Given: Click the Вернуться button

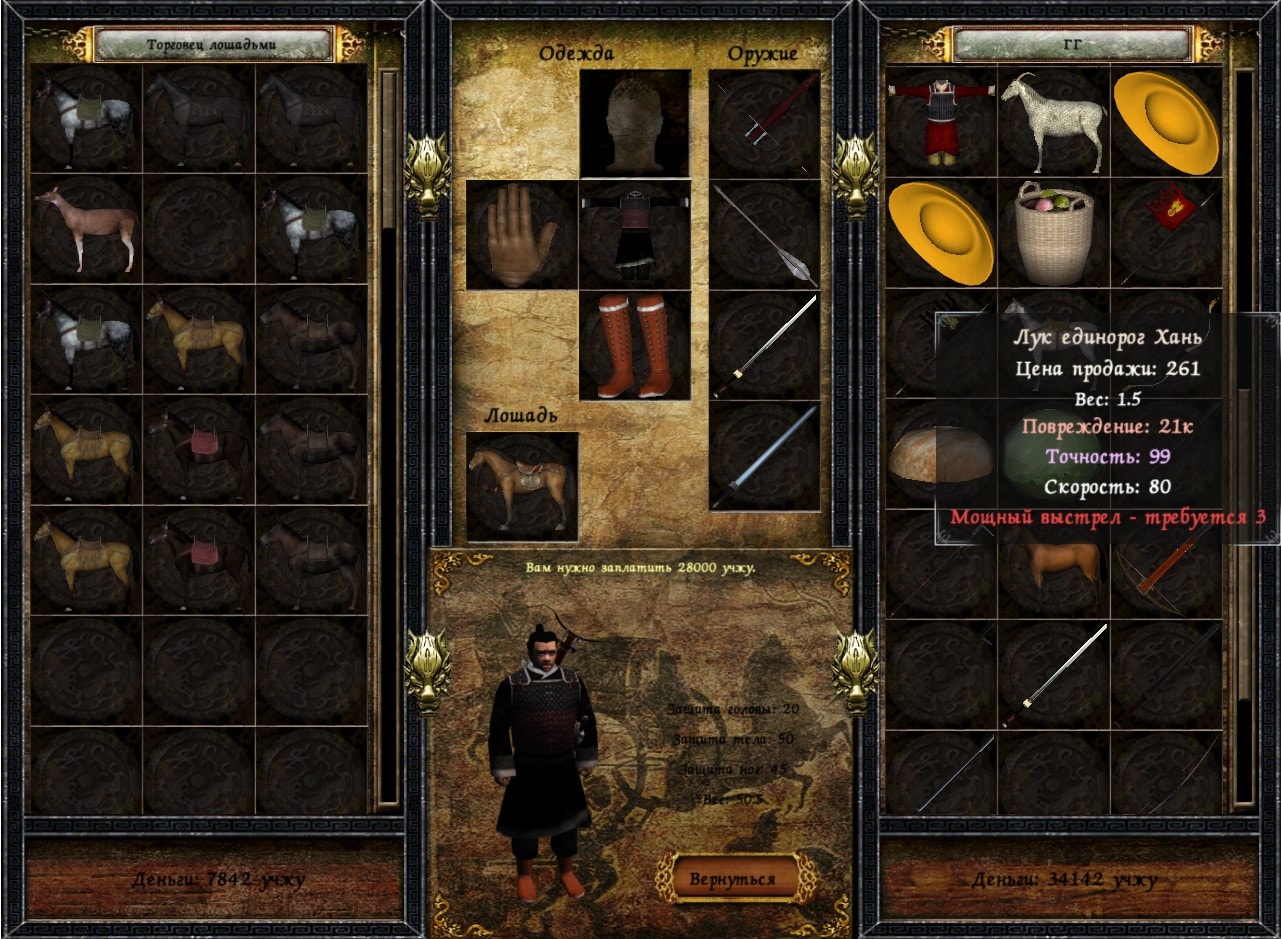Looking at the screenshot, I should 733,879.
